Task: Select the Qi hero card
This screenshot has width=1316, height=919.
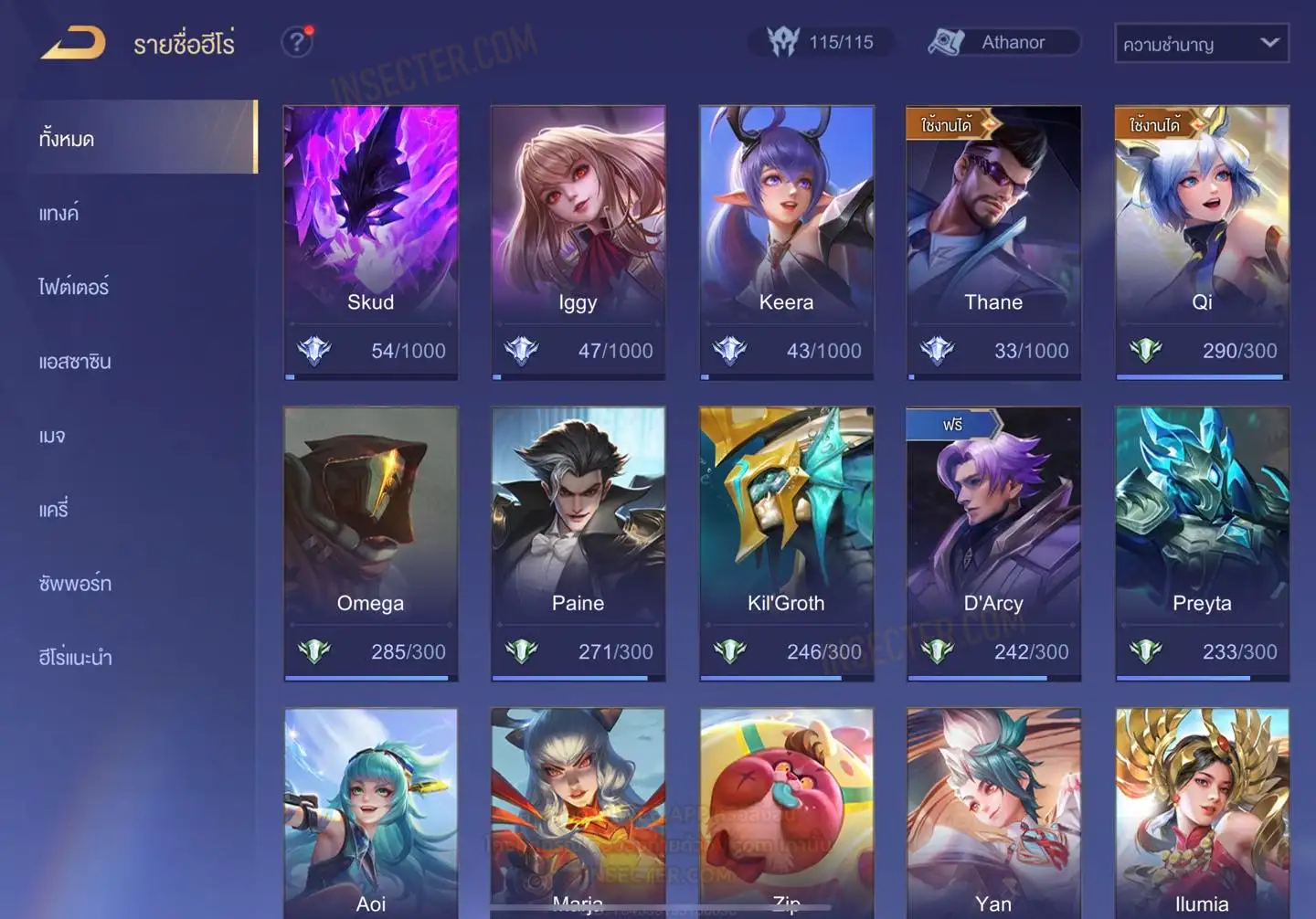Action: pyautogui.click(x=1202, y=241)
